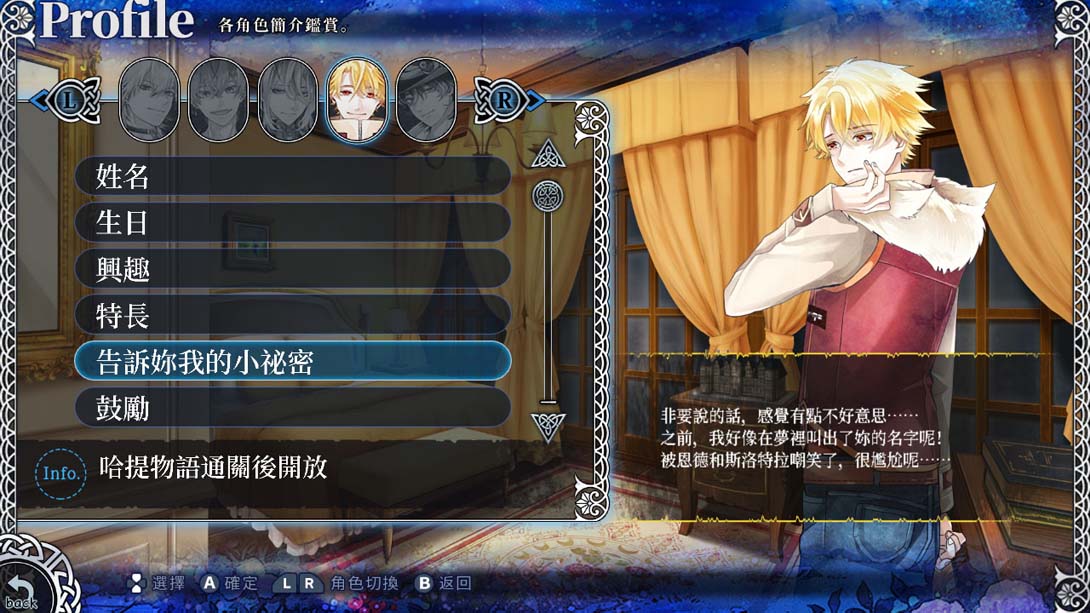Click the round scrollbar handle
This screenshot has height=613, width=1090.
(x=548, y=194)
